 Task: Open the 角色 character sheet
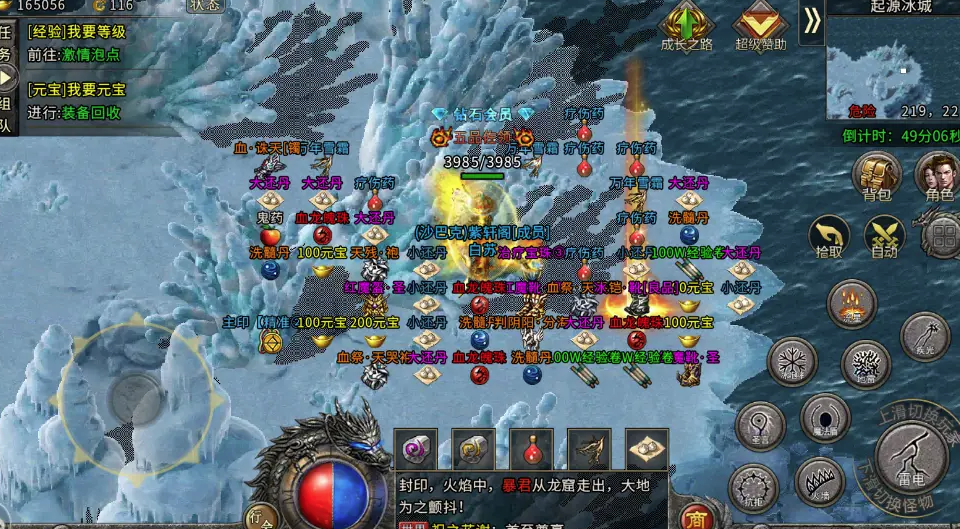(x=936, y=176)
